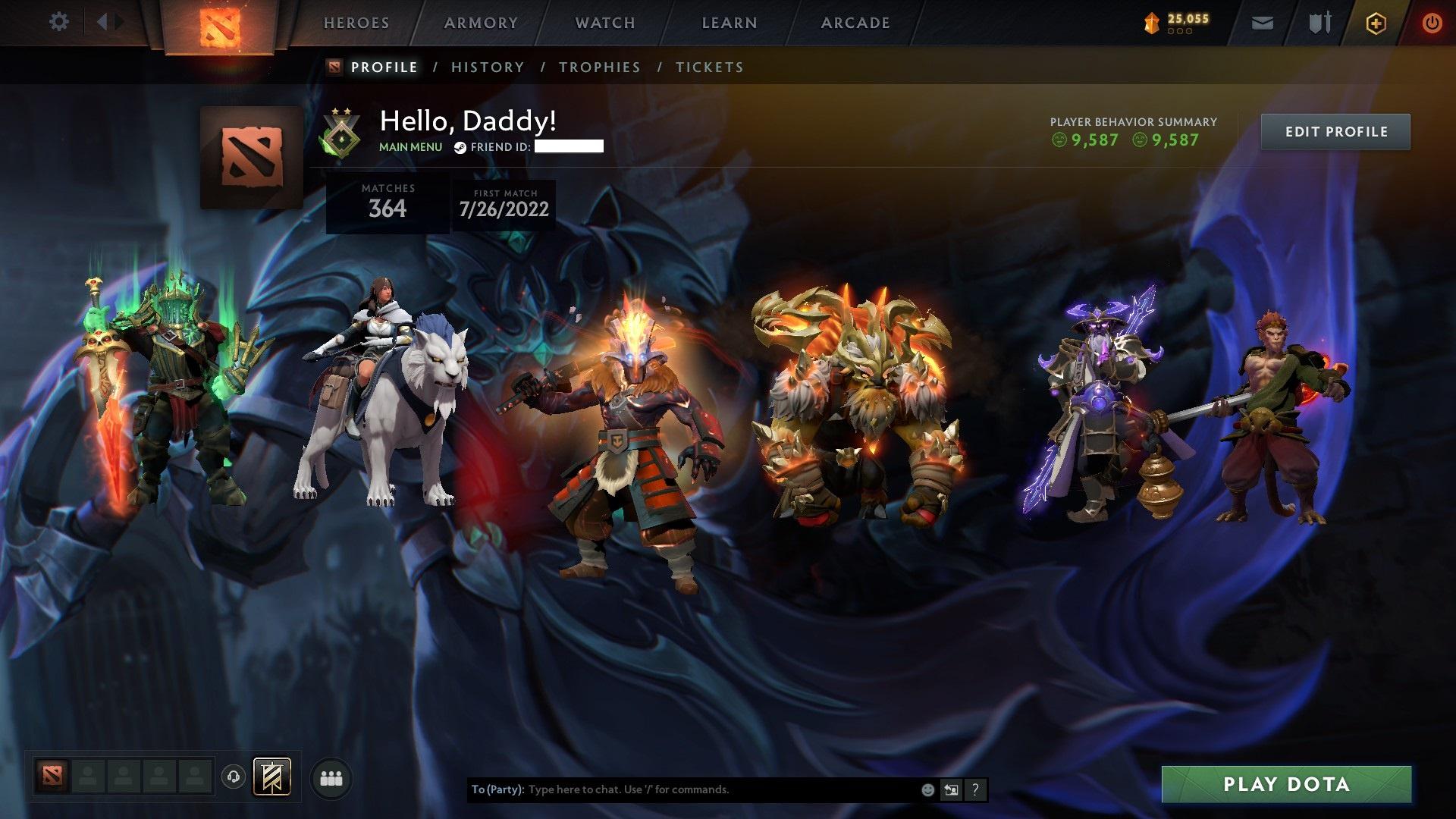Switch to the HISTORY tab
This screenshot has width=1456, height=819.
coord(486,67)
